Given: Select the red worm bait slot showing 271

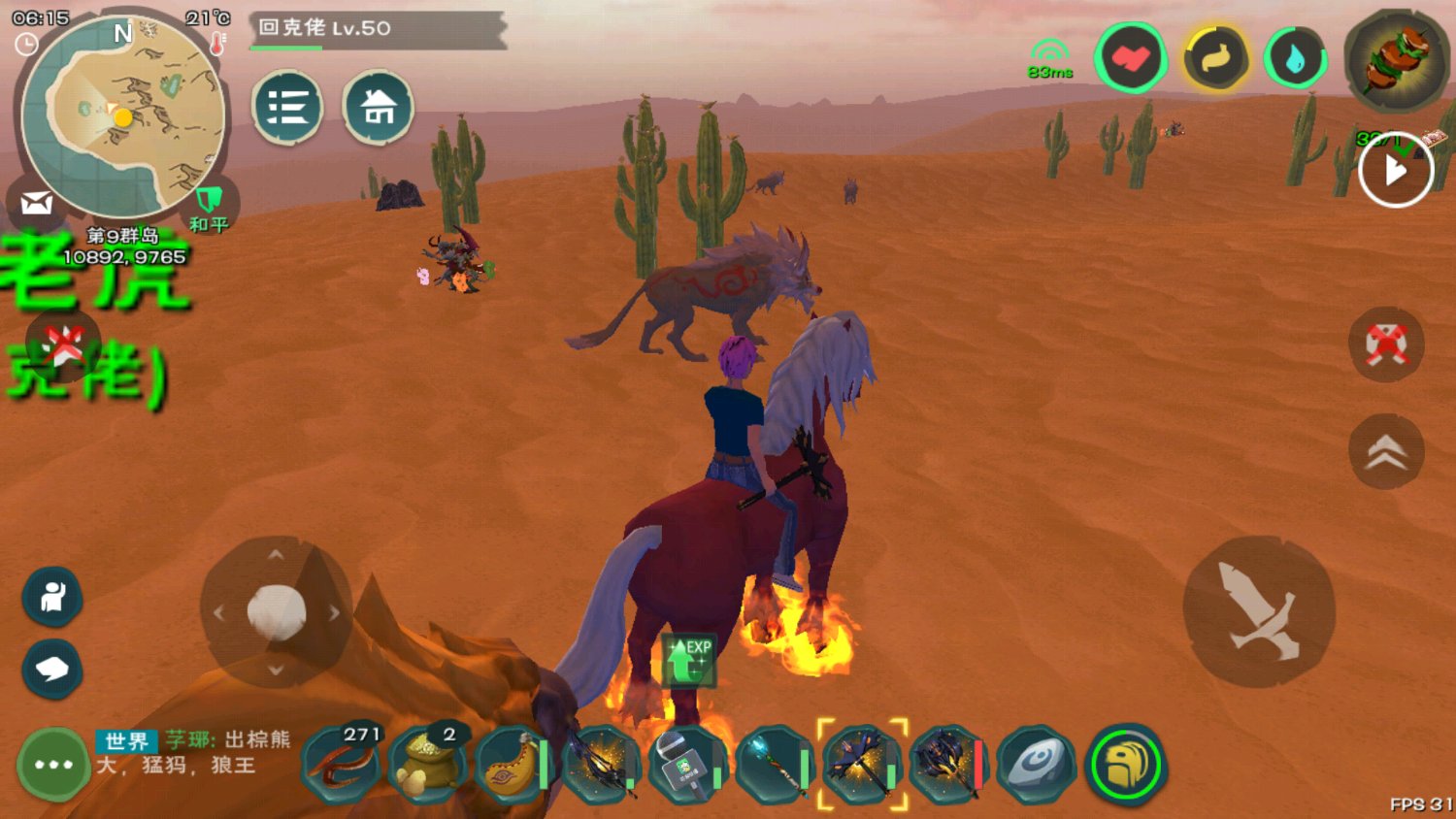Looking at the screenshot, I should click(340, 765).
